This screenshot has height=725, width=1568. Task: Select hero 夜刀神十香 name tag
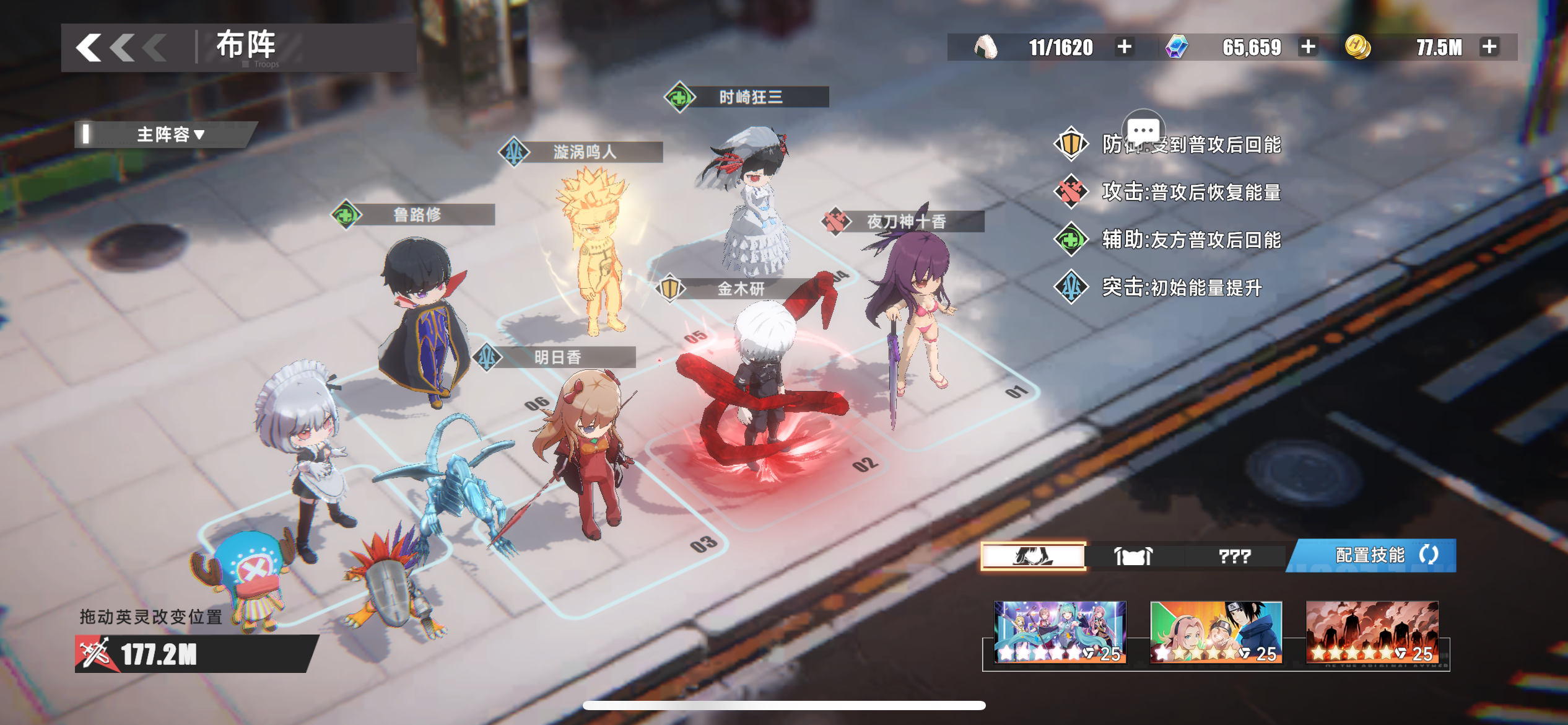click(906, 221)
